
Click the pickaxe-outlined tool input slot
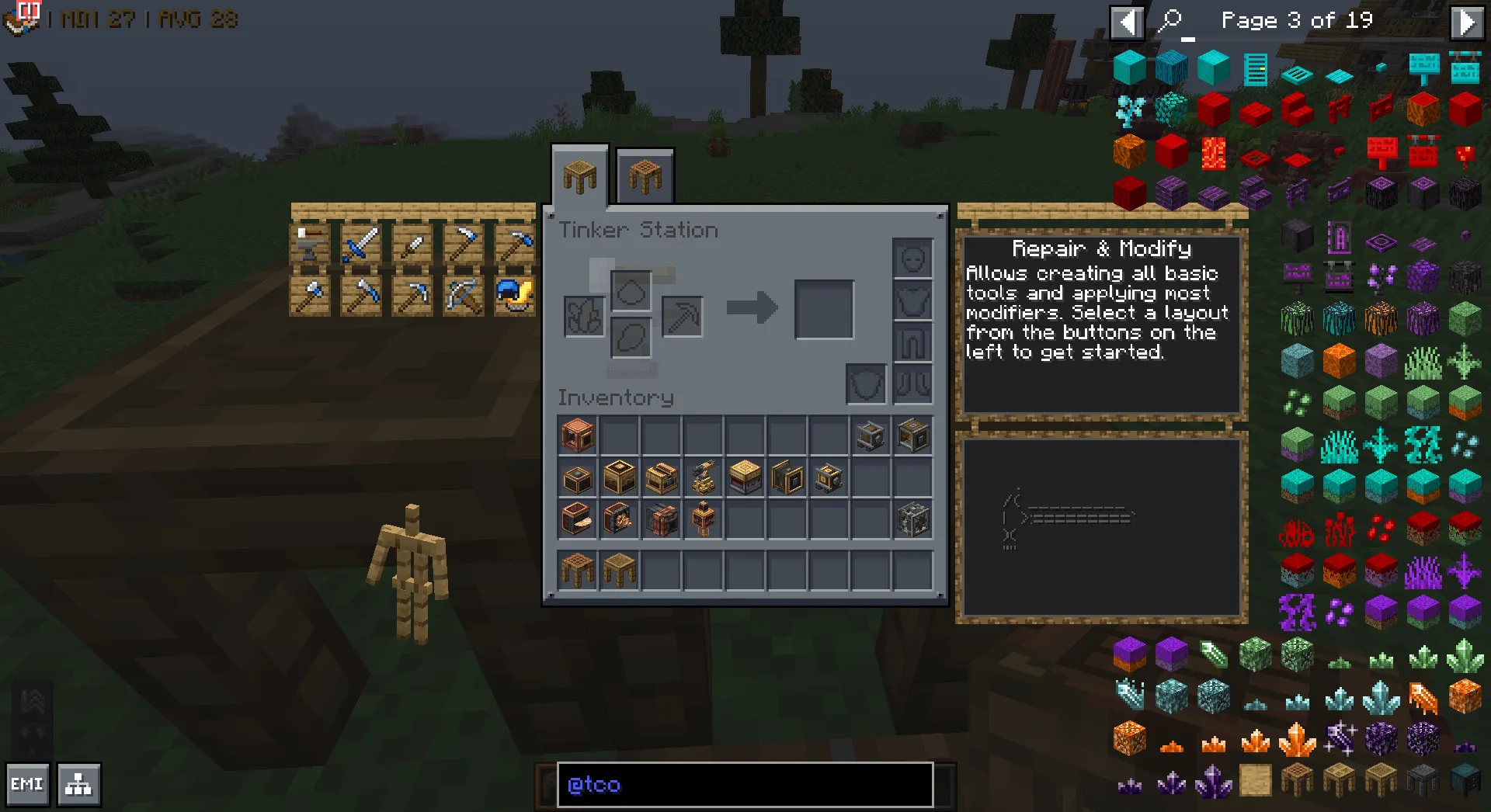(683, 316)
